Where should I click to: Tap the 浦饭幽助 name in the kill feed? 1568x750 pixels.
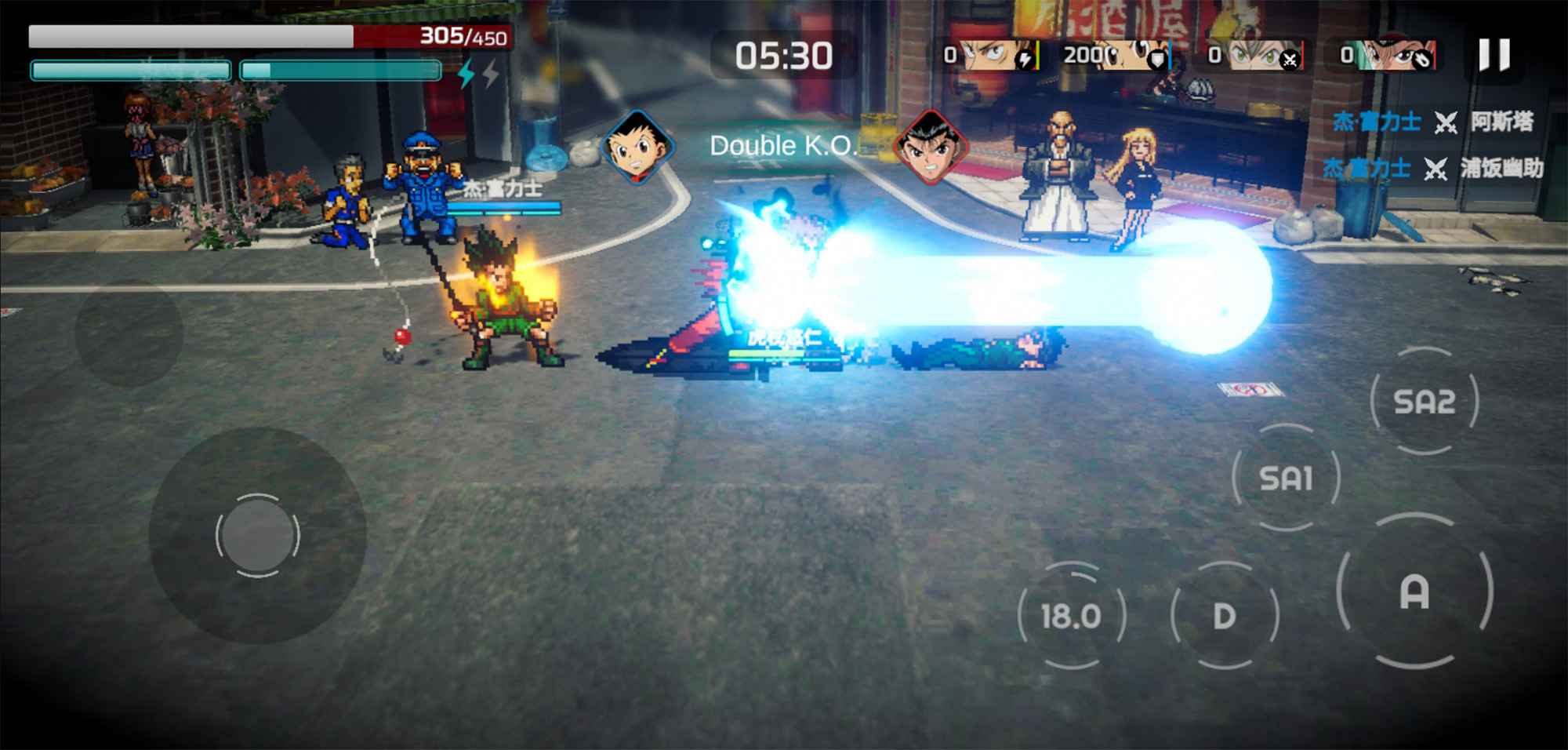(x=1503, y=169)
